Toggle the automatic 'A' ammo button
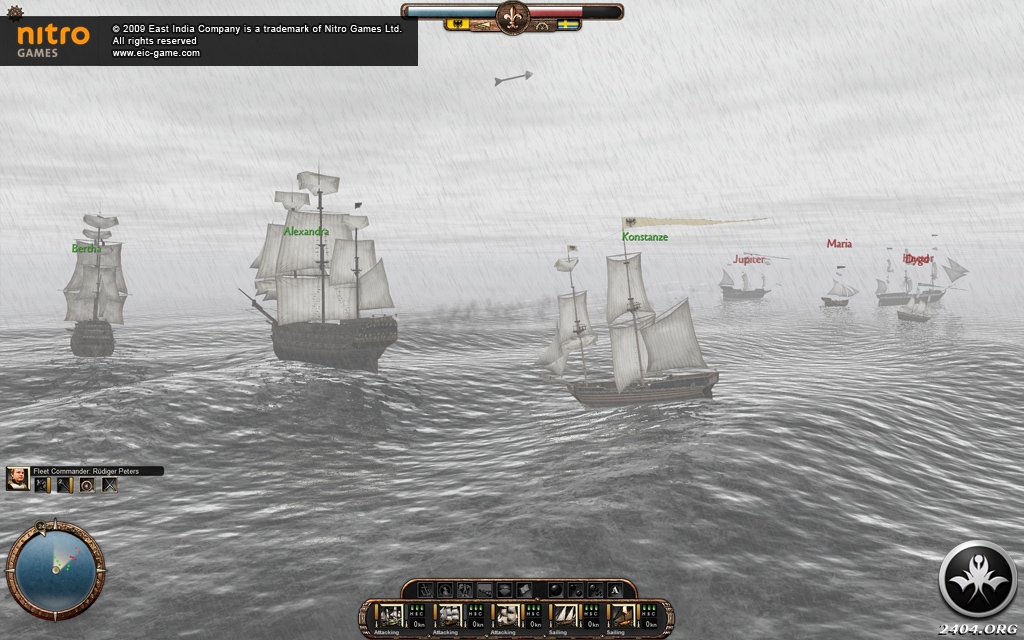1024x640 pixels. click(x=615, y=590)
